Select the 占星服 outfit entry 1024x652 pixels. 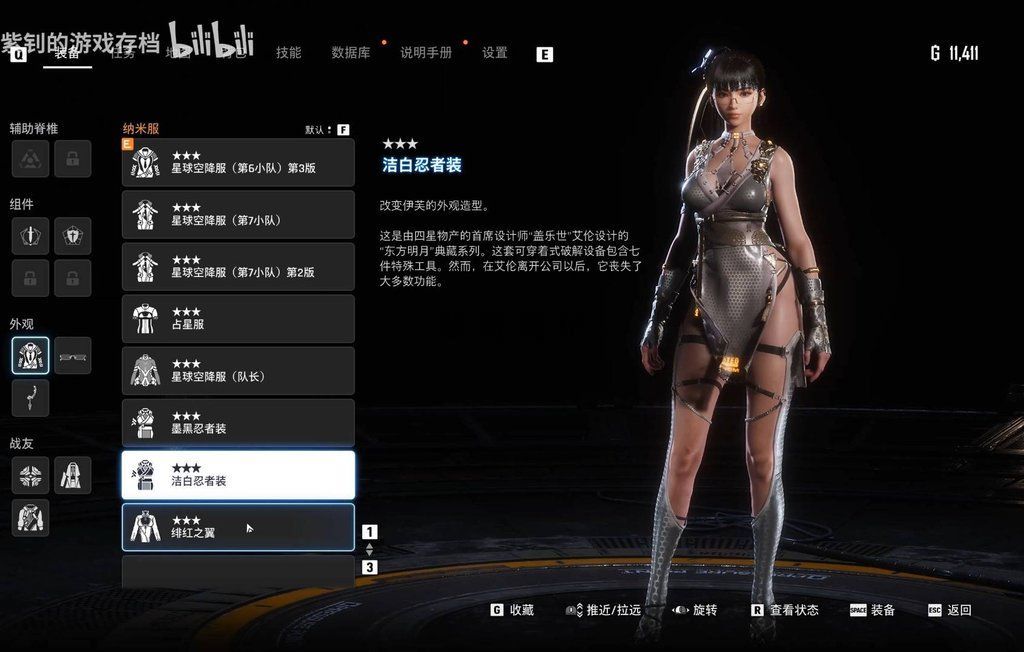tap(238, 319)
